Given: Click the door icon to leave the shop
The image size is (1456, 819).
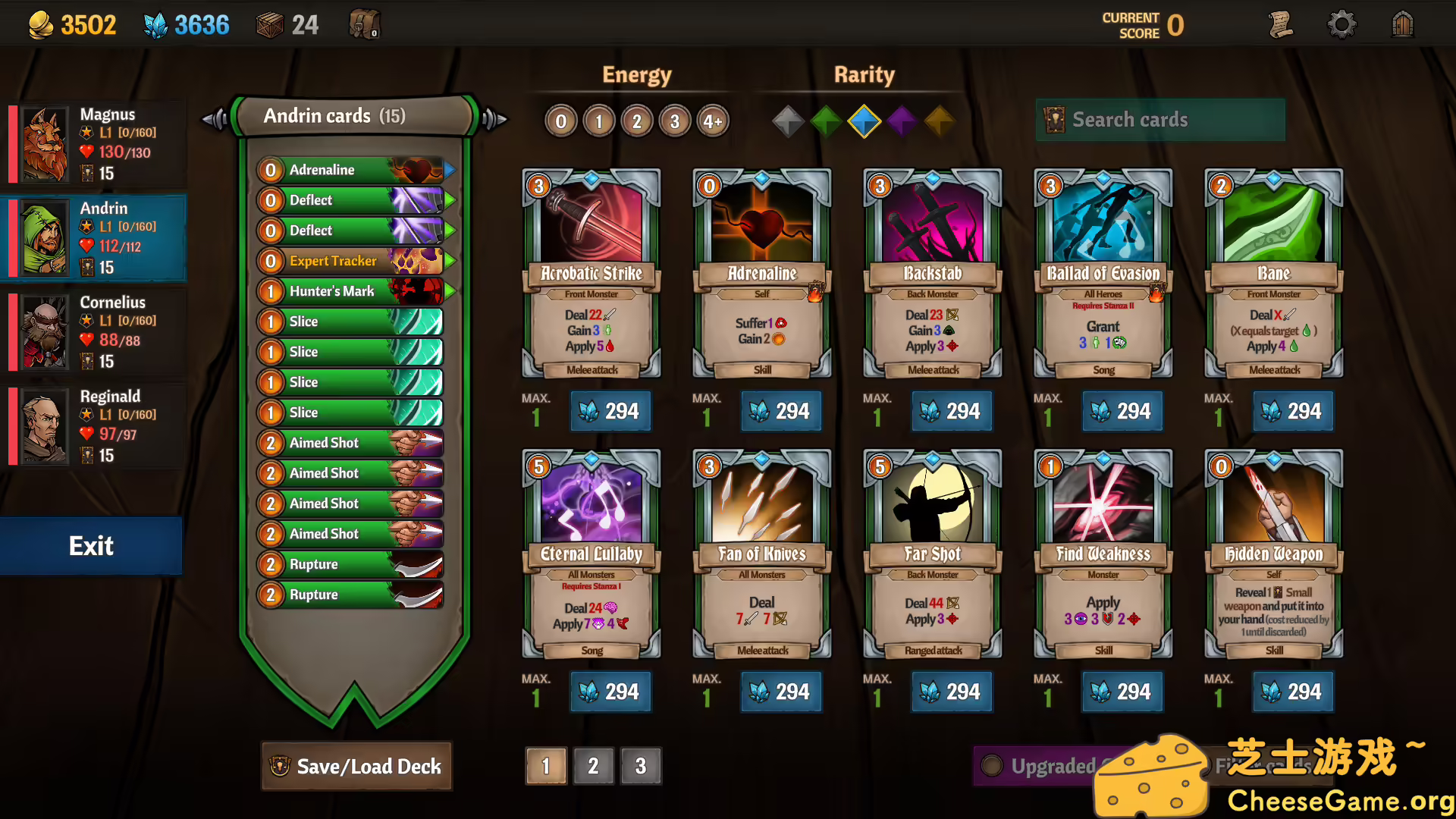Looking at the screenshot, I should [1402, 24].
